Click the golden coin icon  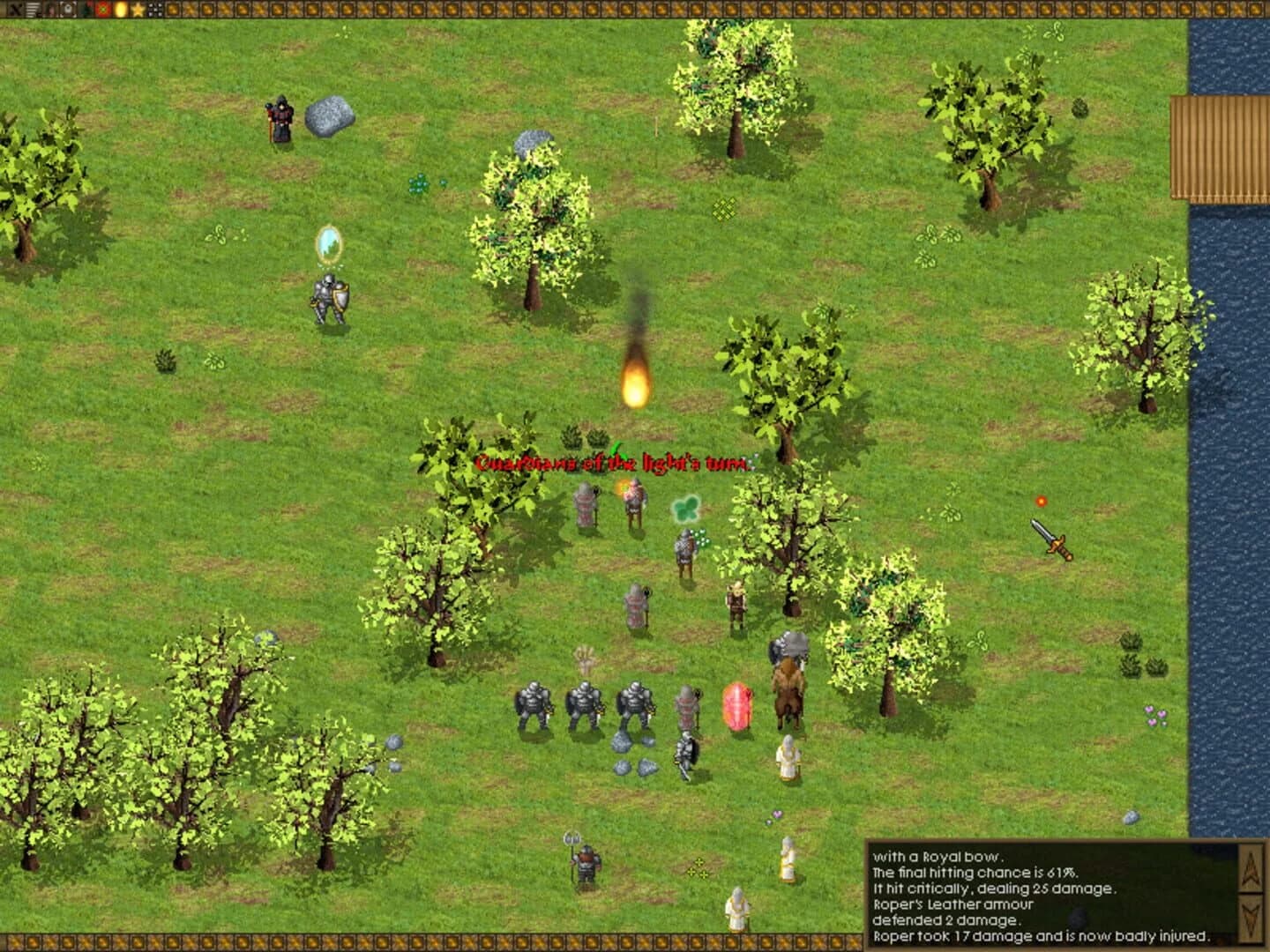pos(120,9)
